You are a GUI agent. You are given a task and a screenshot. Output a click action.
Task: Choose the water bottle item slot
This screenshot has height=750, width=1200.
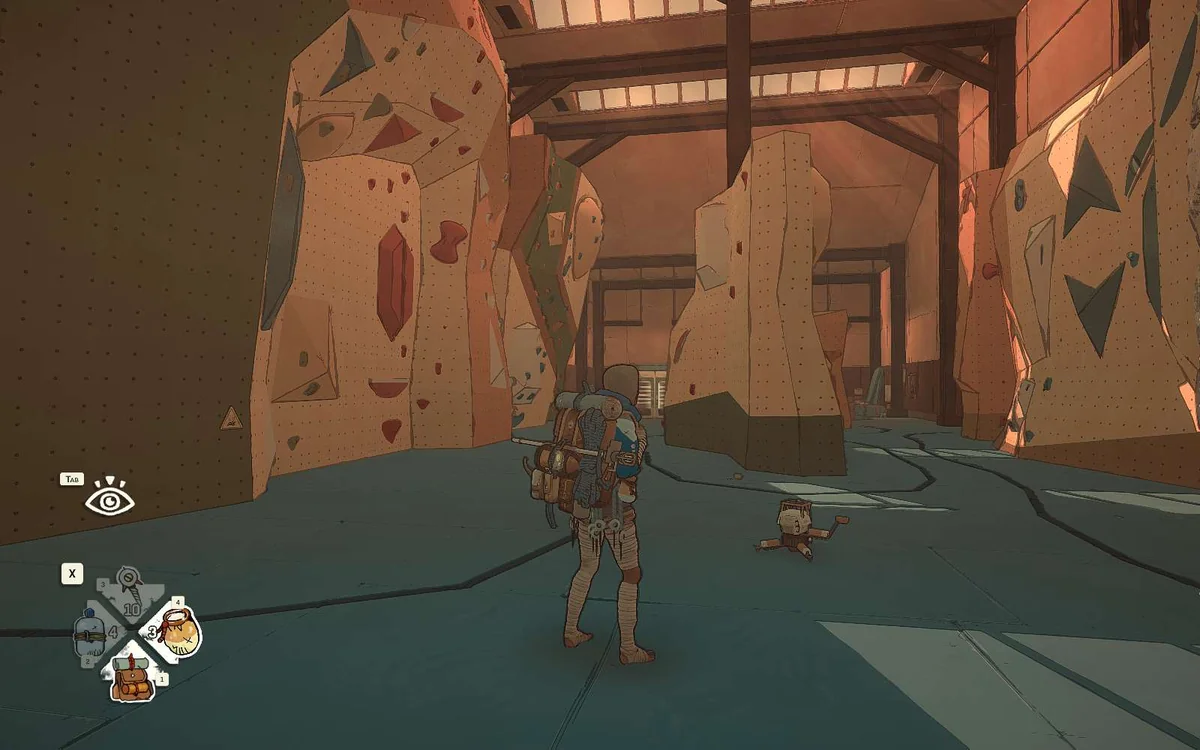[x=90, y=634]
